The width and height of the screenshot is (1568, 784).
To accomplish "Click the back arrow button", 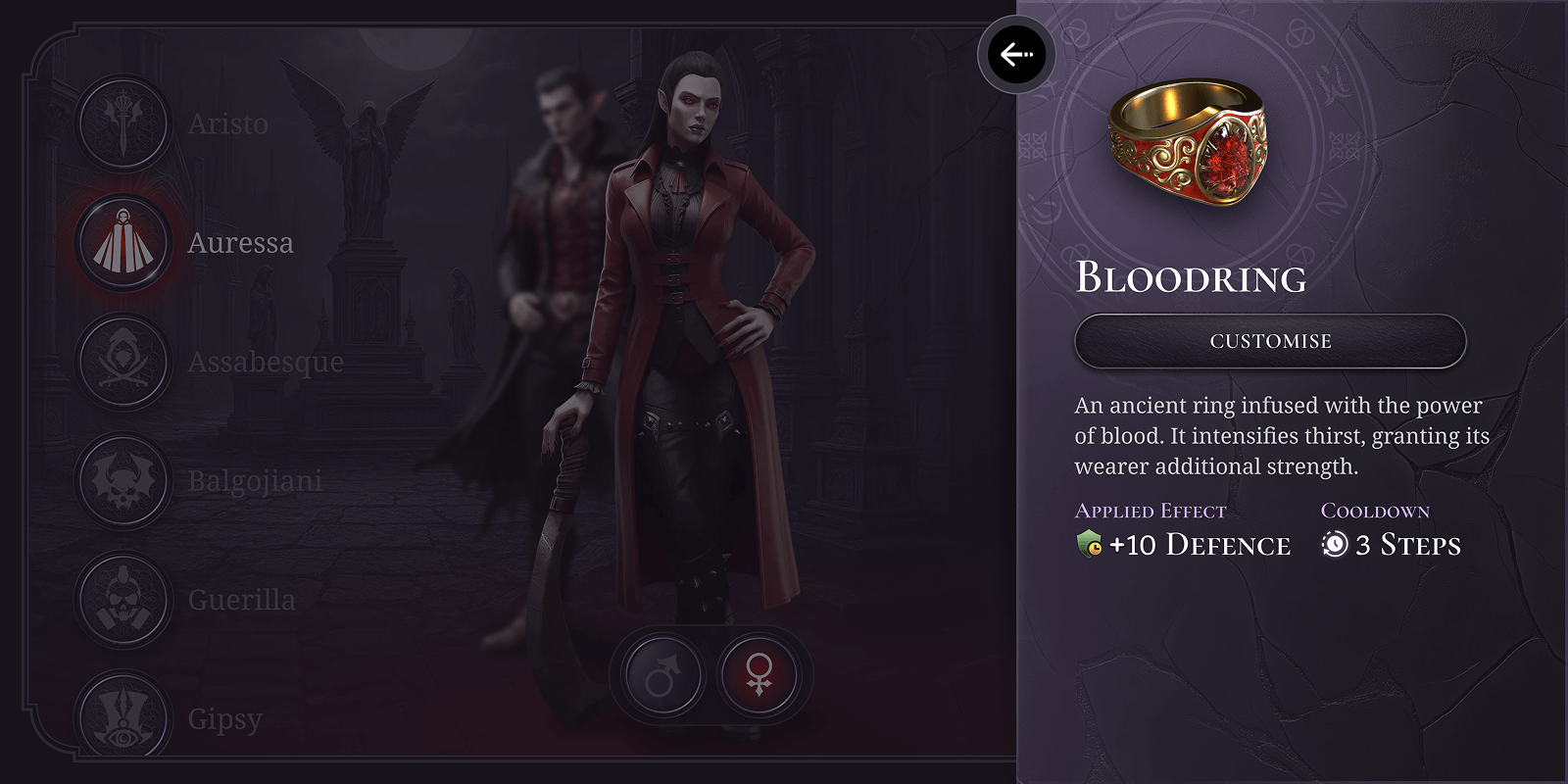I will click(1015, 55).
